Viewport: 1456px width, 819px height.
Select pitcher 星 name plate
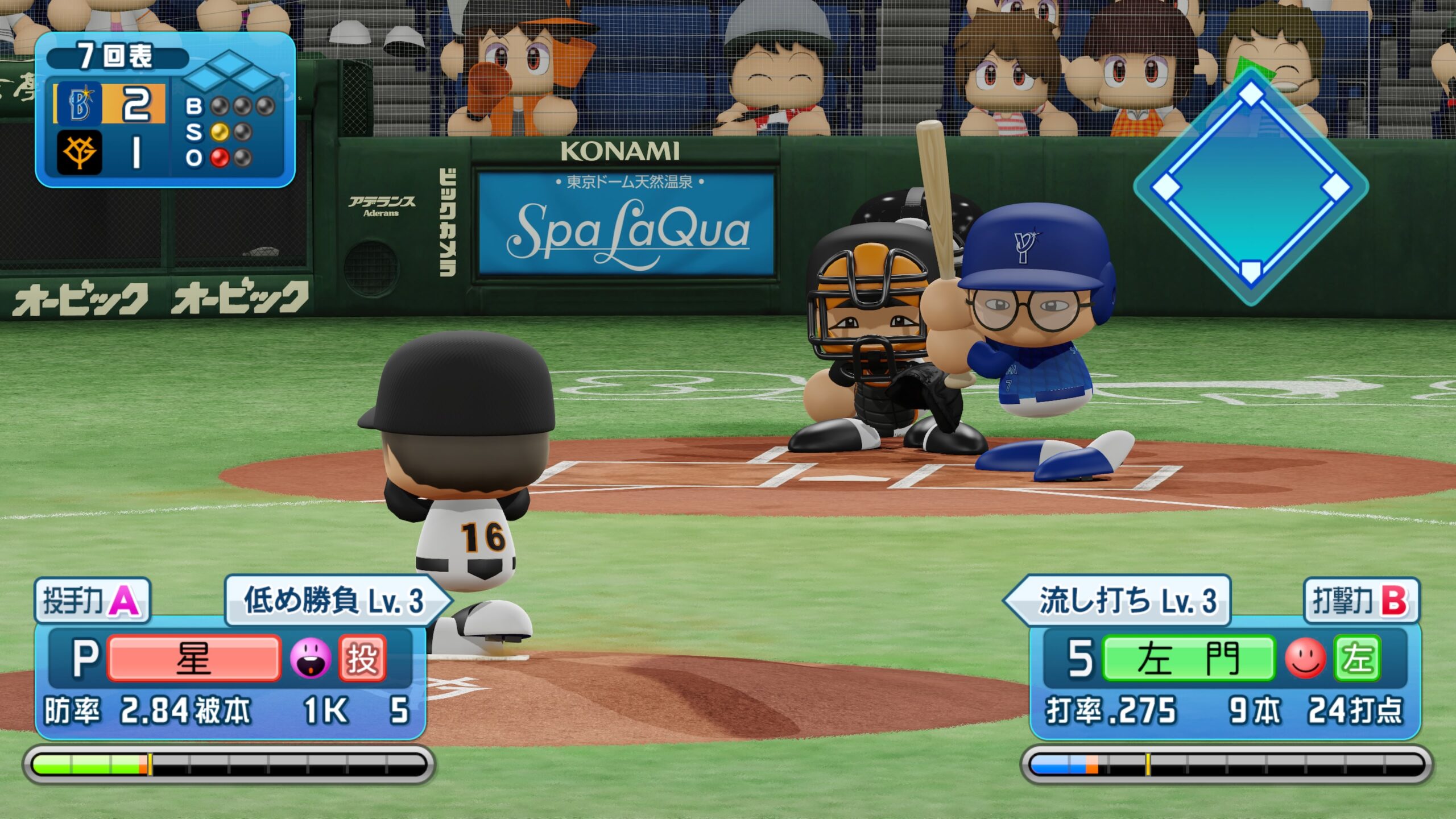[x=193, y=659]
